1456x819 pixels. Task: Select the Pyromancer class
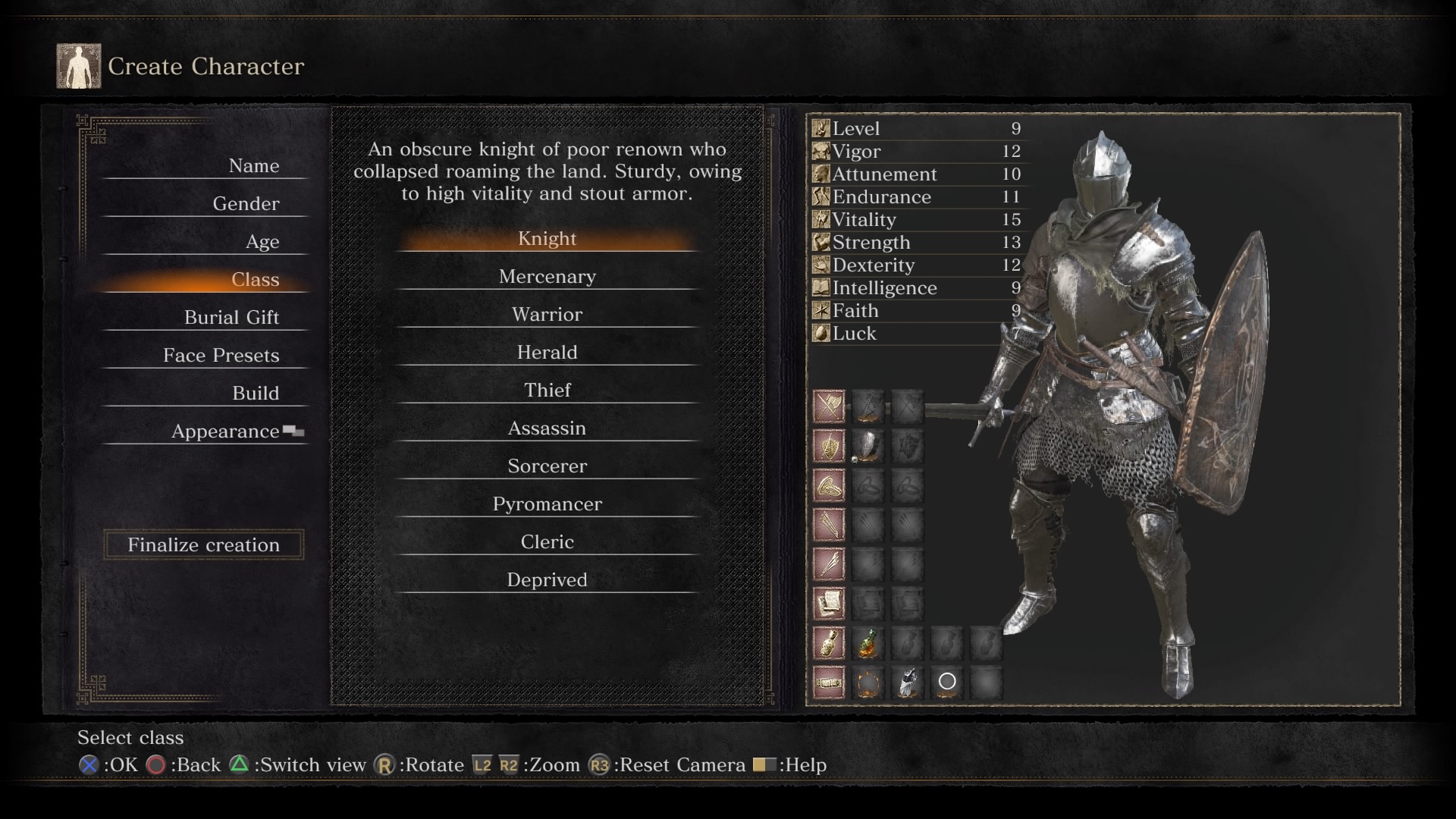(x=547, y=504)
